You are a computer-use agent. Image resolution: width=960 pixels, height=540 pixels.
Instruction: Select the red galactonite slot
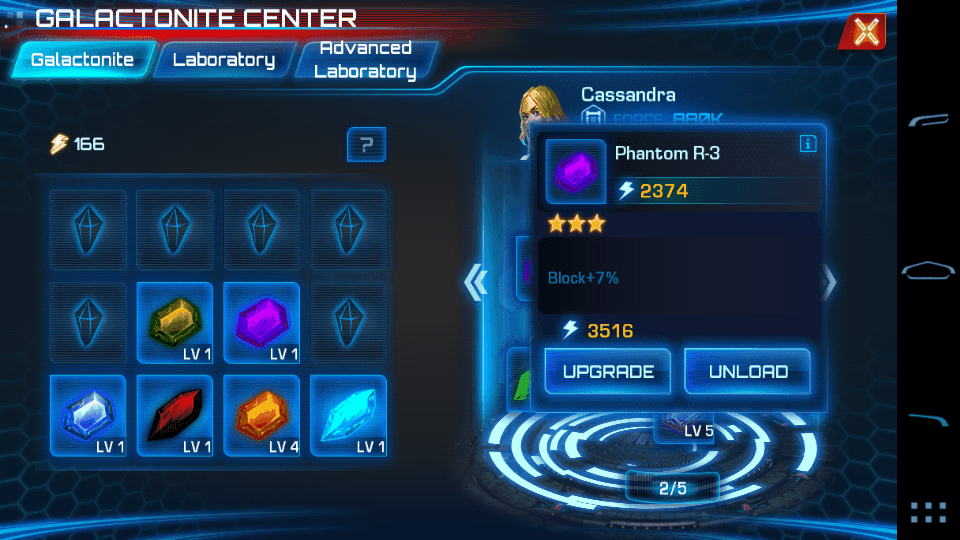point(175,415)
